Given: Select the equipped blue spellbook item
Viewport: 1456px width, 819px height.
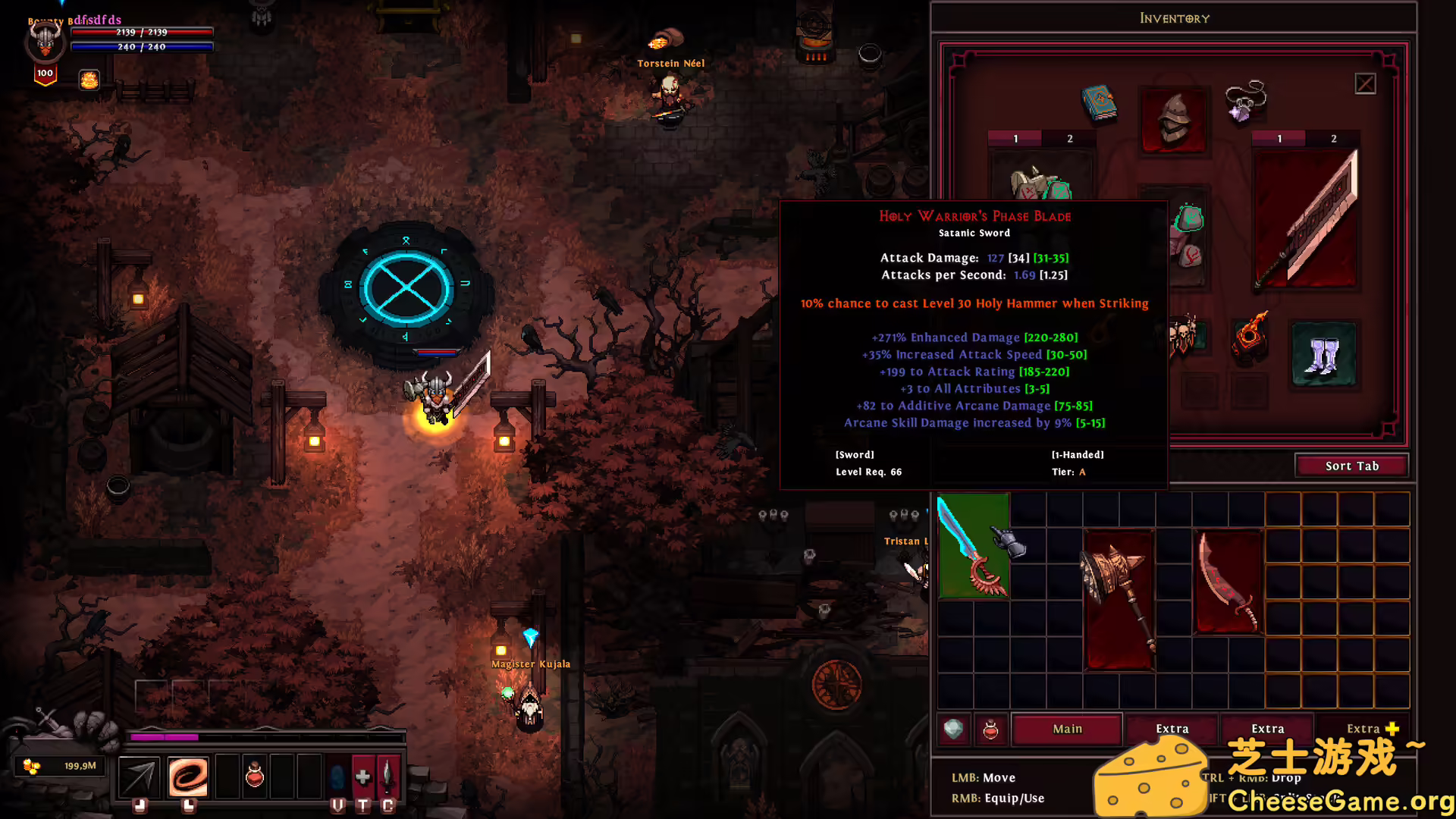Looking at the screenshot, I should (1099, 103).
